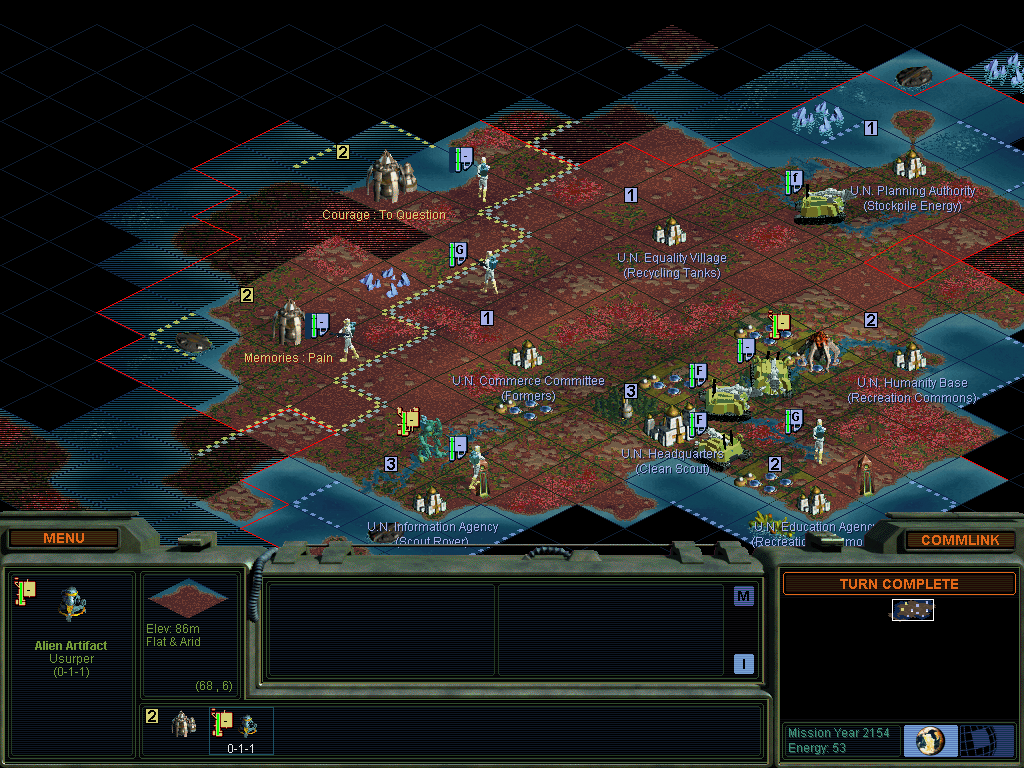
Task: Click the terrain tile preview diamond
Action: (x=187, y=599)
